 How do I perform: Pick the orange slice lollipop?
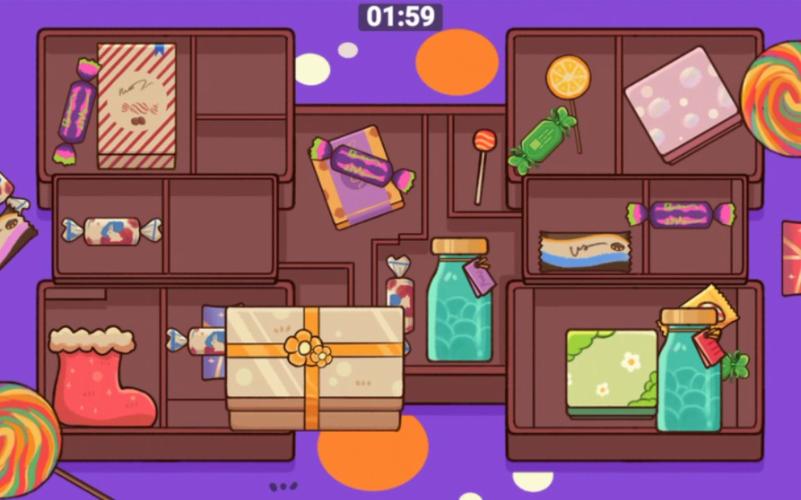pos(568,78)
